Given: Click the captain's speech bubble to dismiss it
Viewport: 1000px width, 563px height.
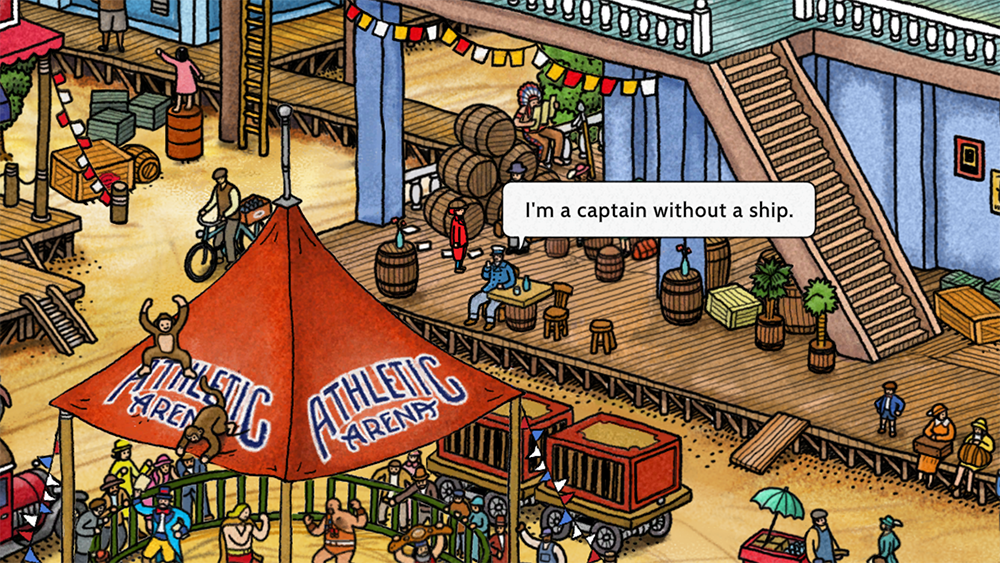Looking at the screenshot, I should [x=658, y=210].
